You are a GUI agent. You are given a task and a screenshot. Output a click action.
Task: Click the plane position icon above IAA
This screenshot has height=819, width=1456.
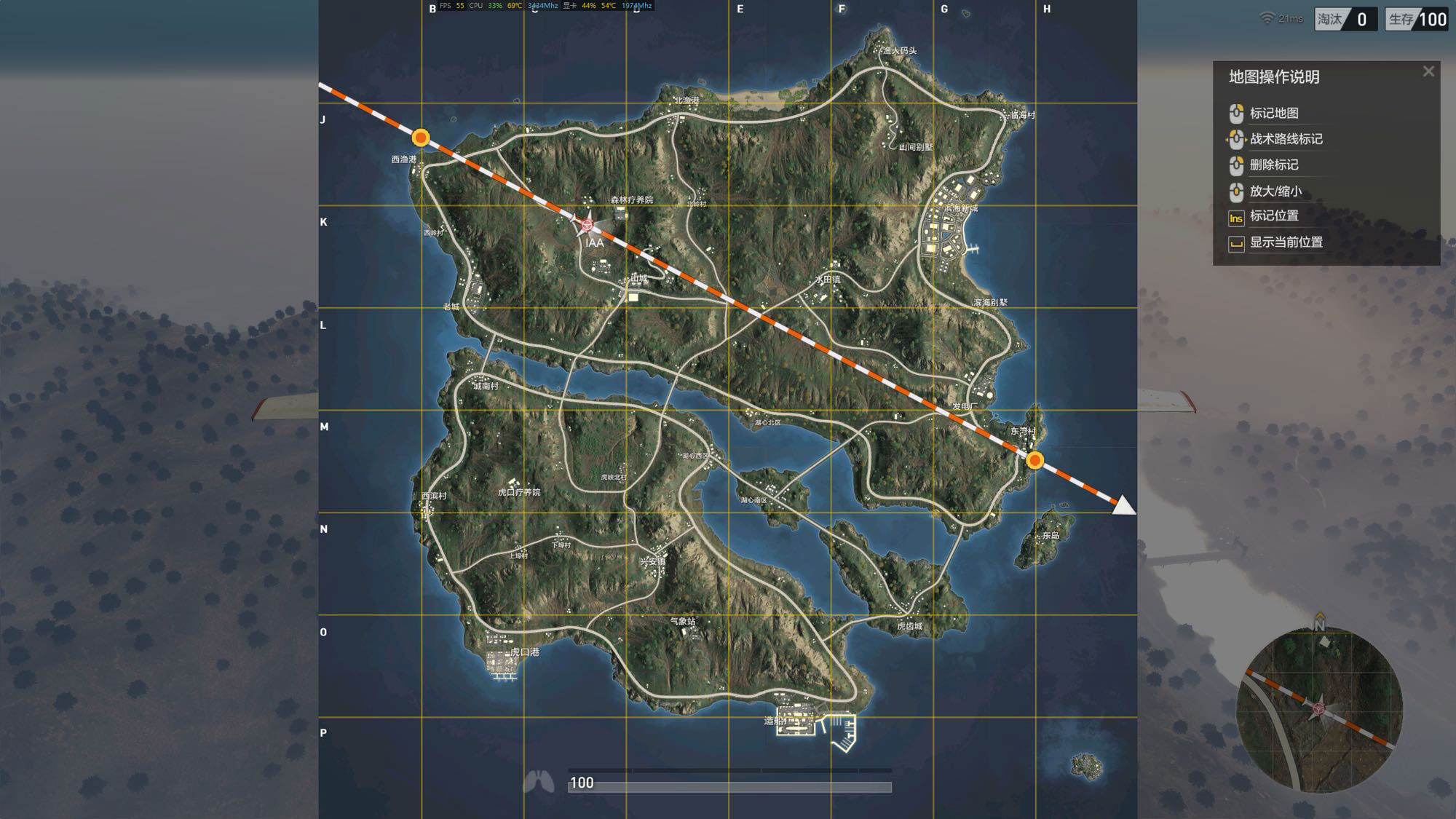click(x=587, y=225)
